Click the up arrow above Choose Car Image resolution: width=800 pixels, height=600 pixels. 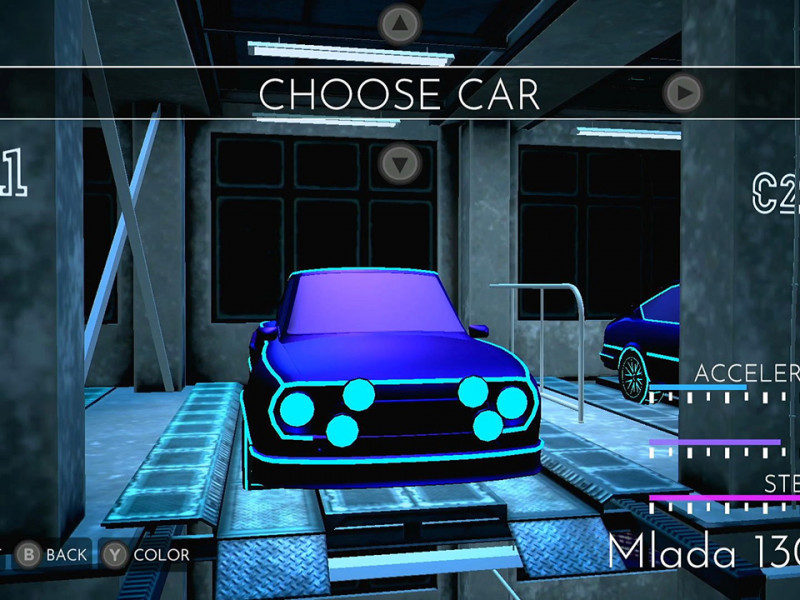(400, 22)
